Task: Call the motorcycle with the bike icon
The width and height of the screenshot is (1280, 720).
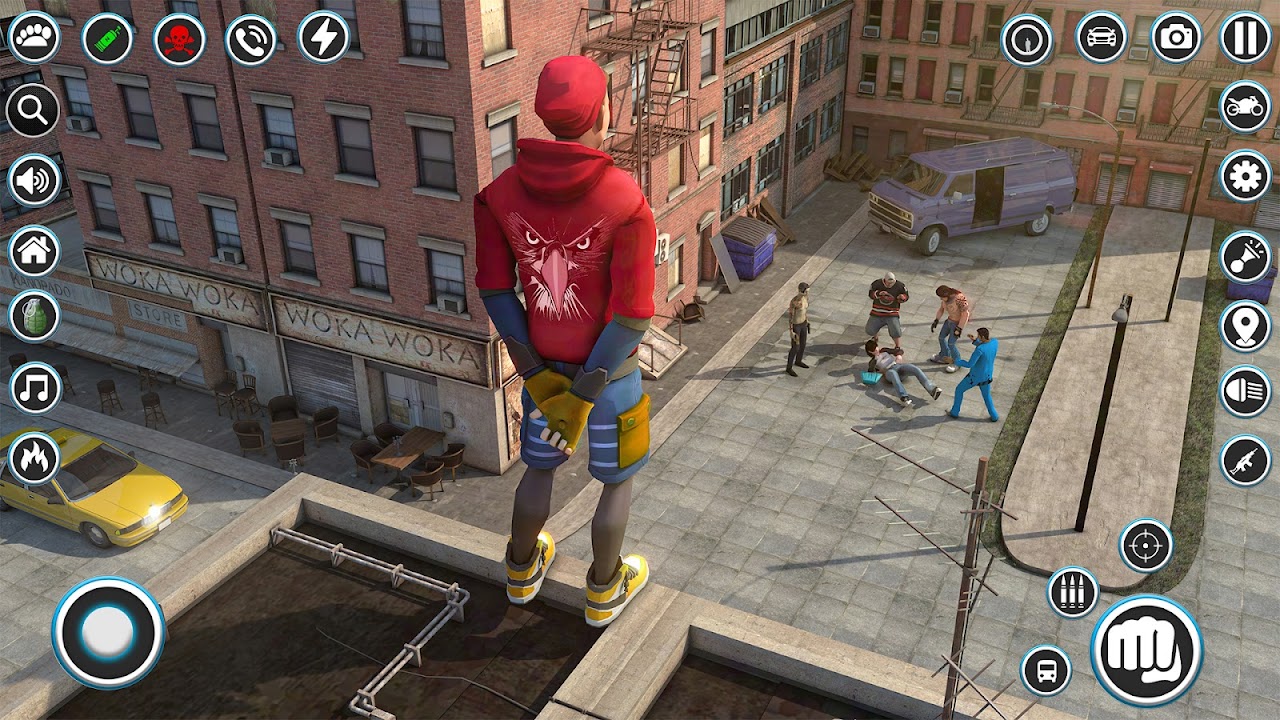Action: [x=1245, y=109]
